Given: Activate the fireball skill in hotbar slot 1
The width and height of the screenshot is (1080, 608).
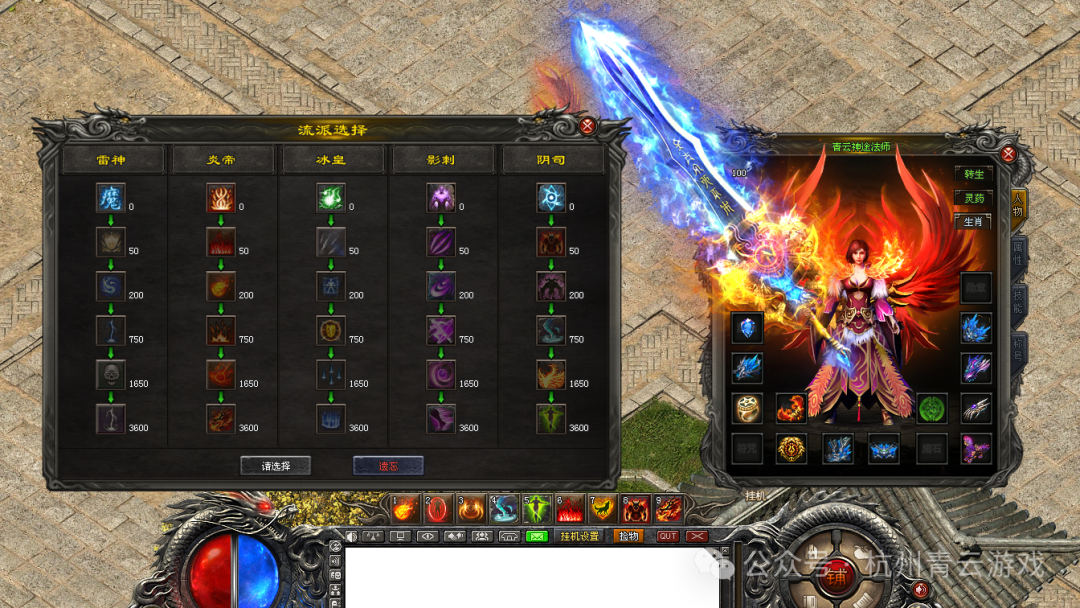Looking at the screenshot, I should (x=404, y=510).
